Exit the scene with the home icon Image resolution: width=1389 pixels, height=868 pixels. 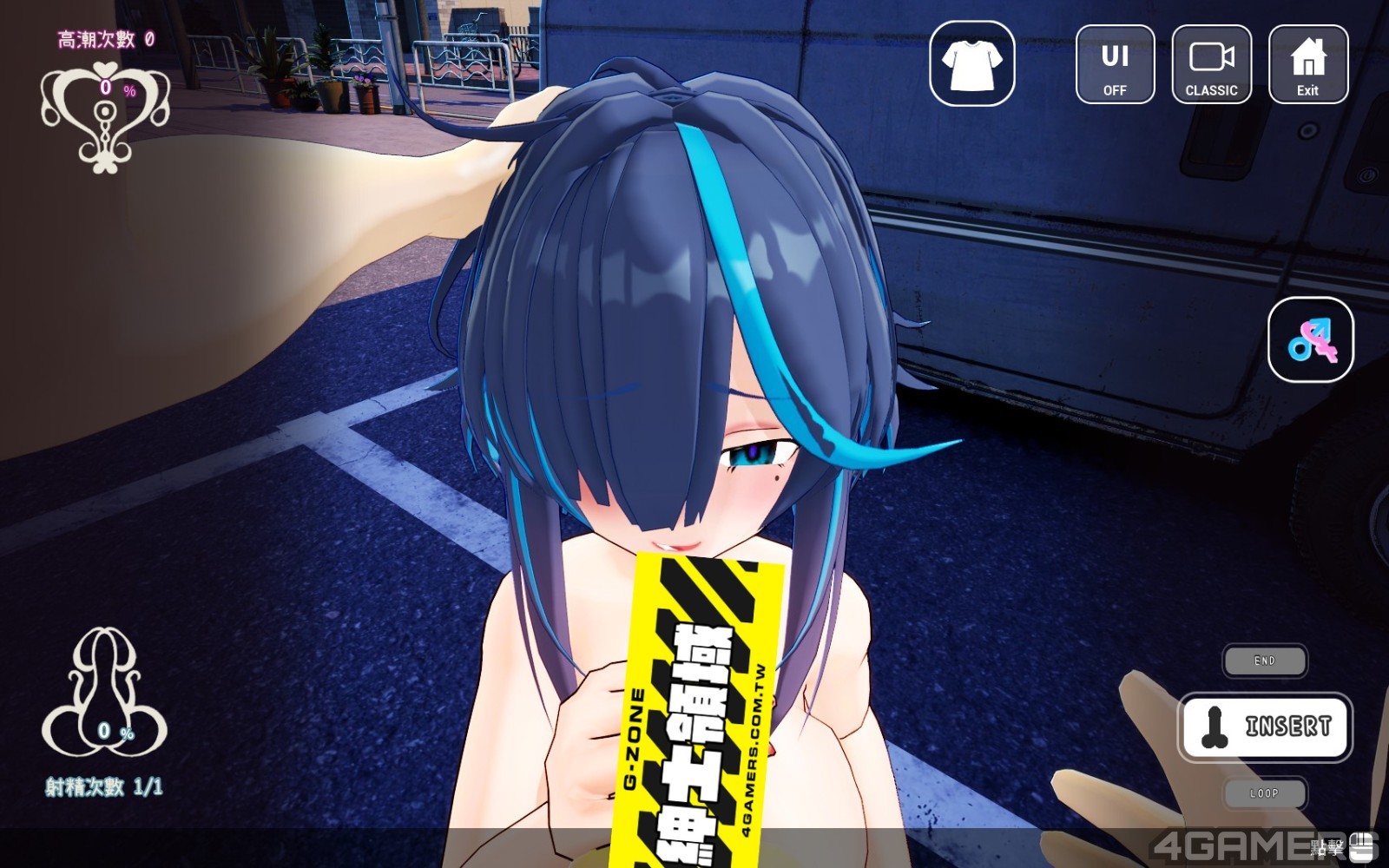[1307, 66]
